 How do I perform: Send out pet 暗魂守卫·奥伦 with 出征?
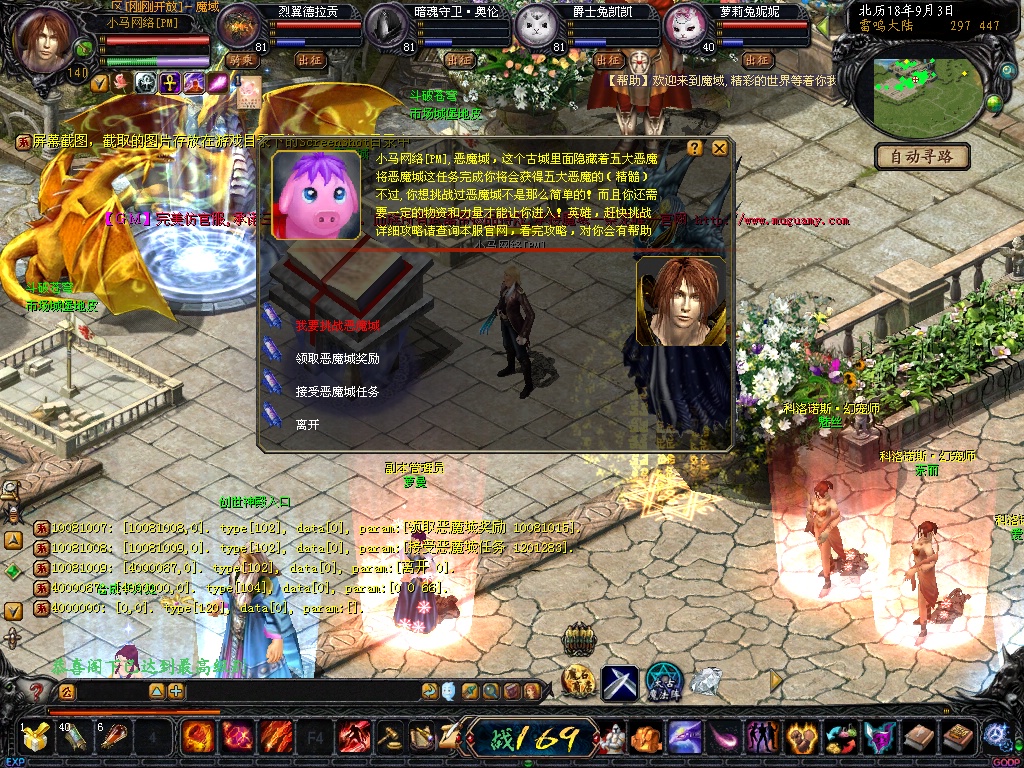point(459,60)
